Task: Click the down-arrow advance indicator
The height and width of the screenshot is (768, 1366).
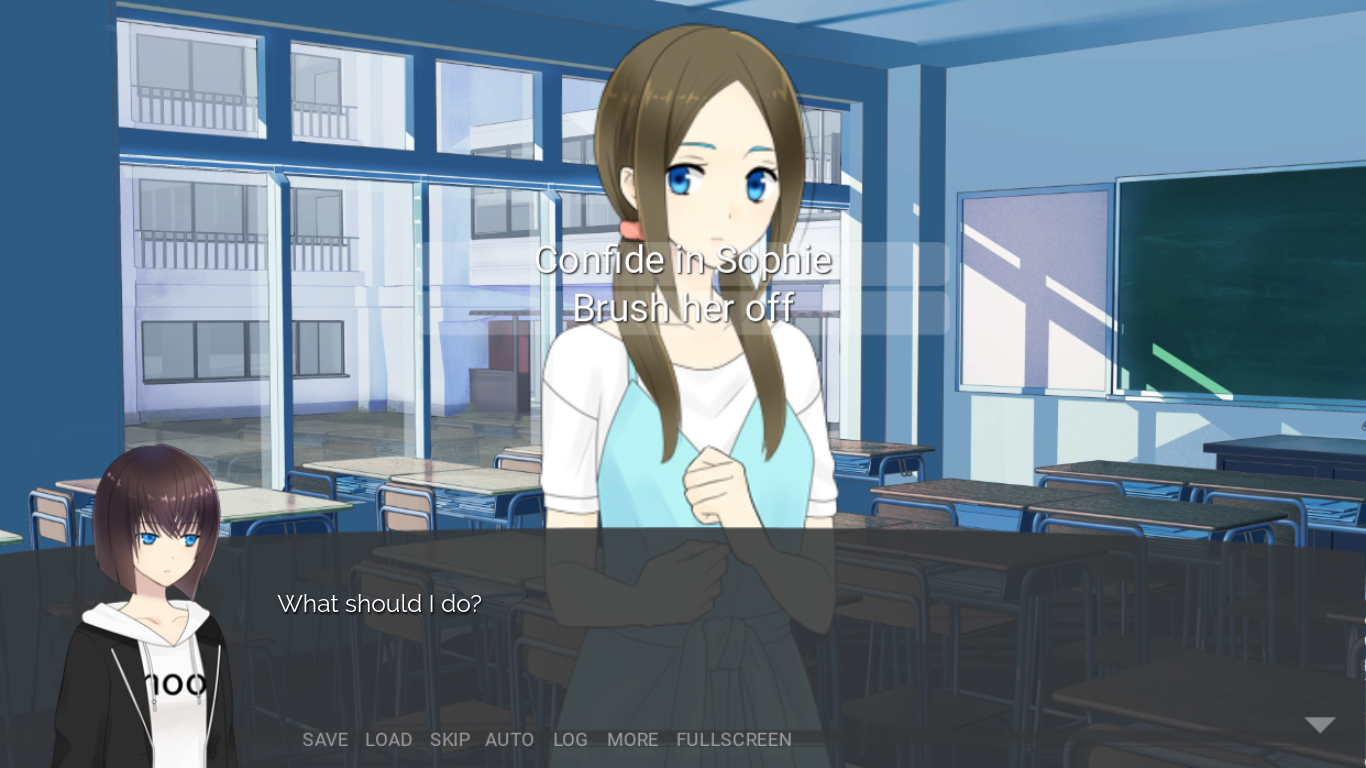Action: coord(1319,725)
